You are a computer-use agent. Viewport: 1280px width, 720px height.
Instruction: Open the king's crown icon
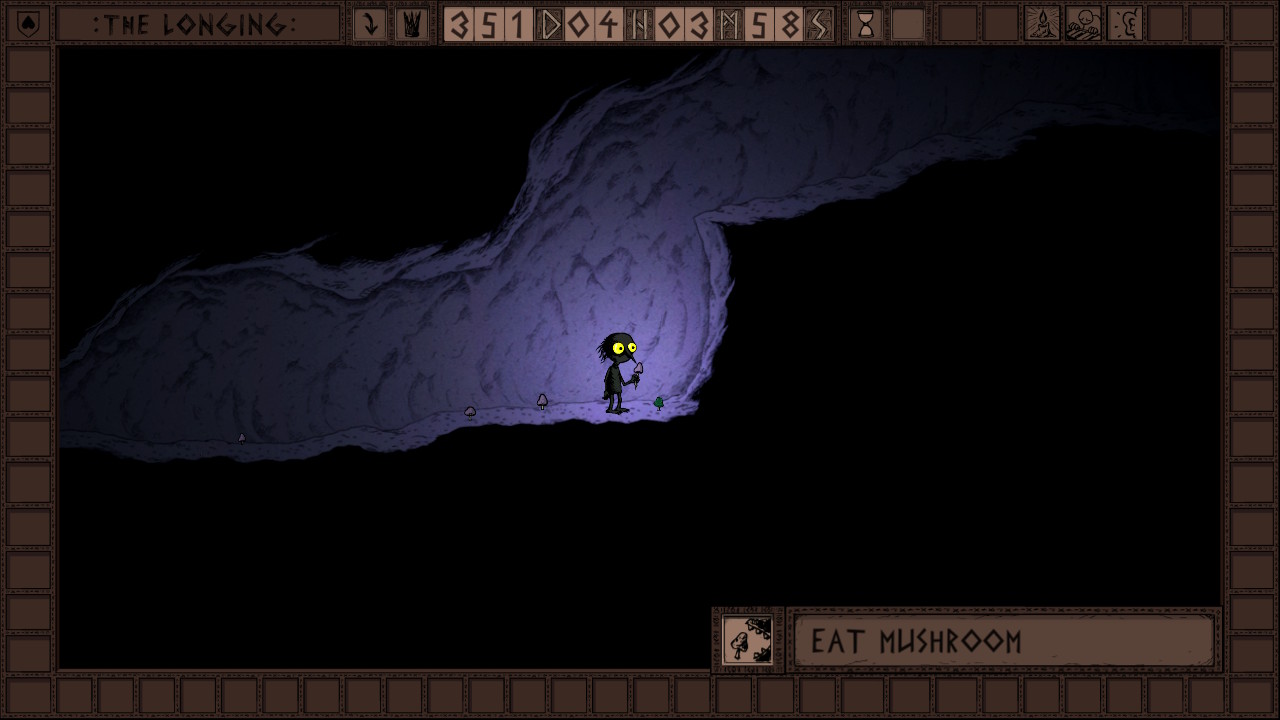point(411,24)
